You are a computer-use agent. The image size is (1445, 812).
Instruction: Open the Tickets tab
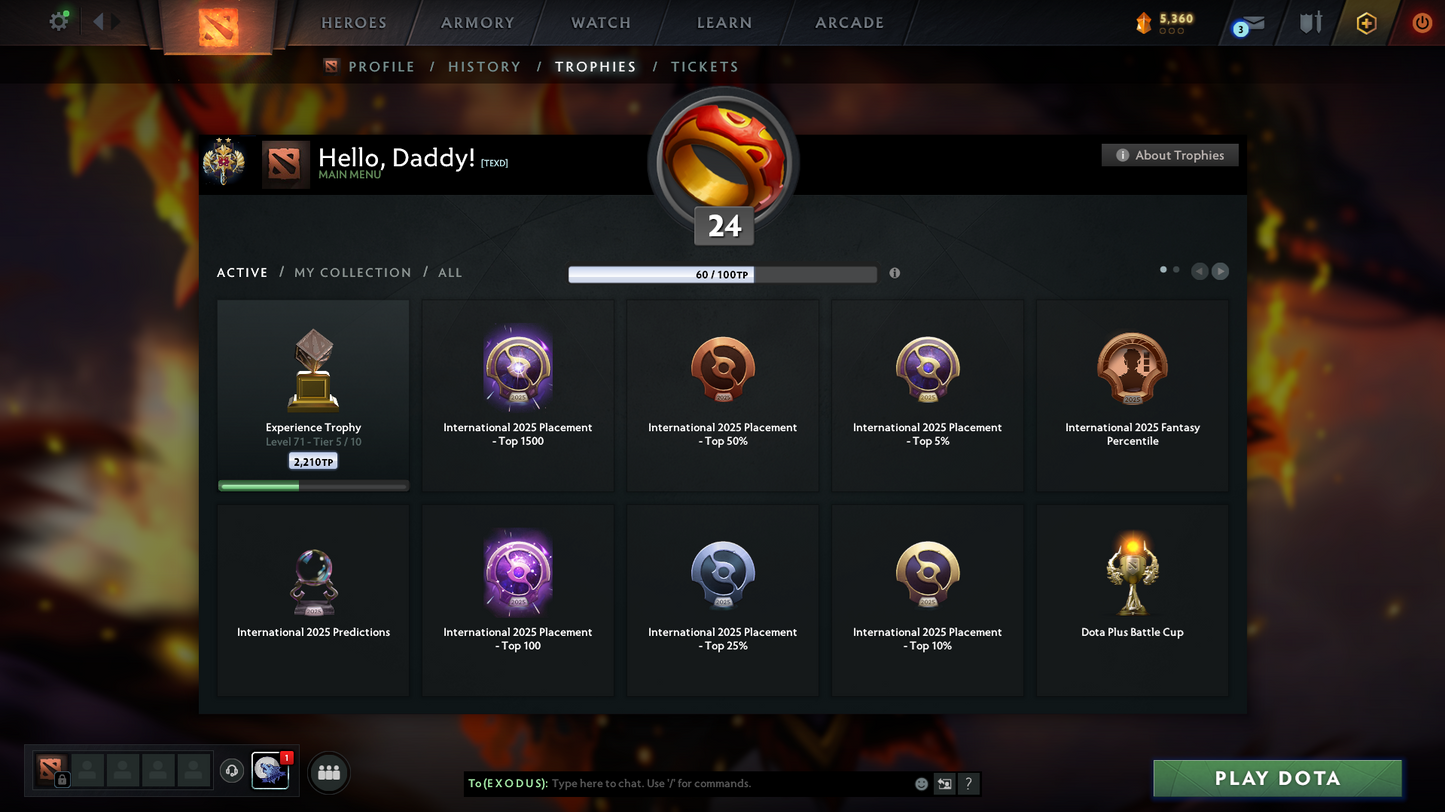click(704, 67)
